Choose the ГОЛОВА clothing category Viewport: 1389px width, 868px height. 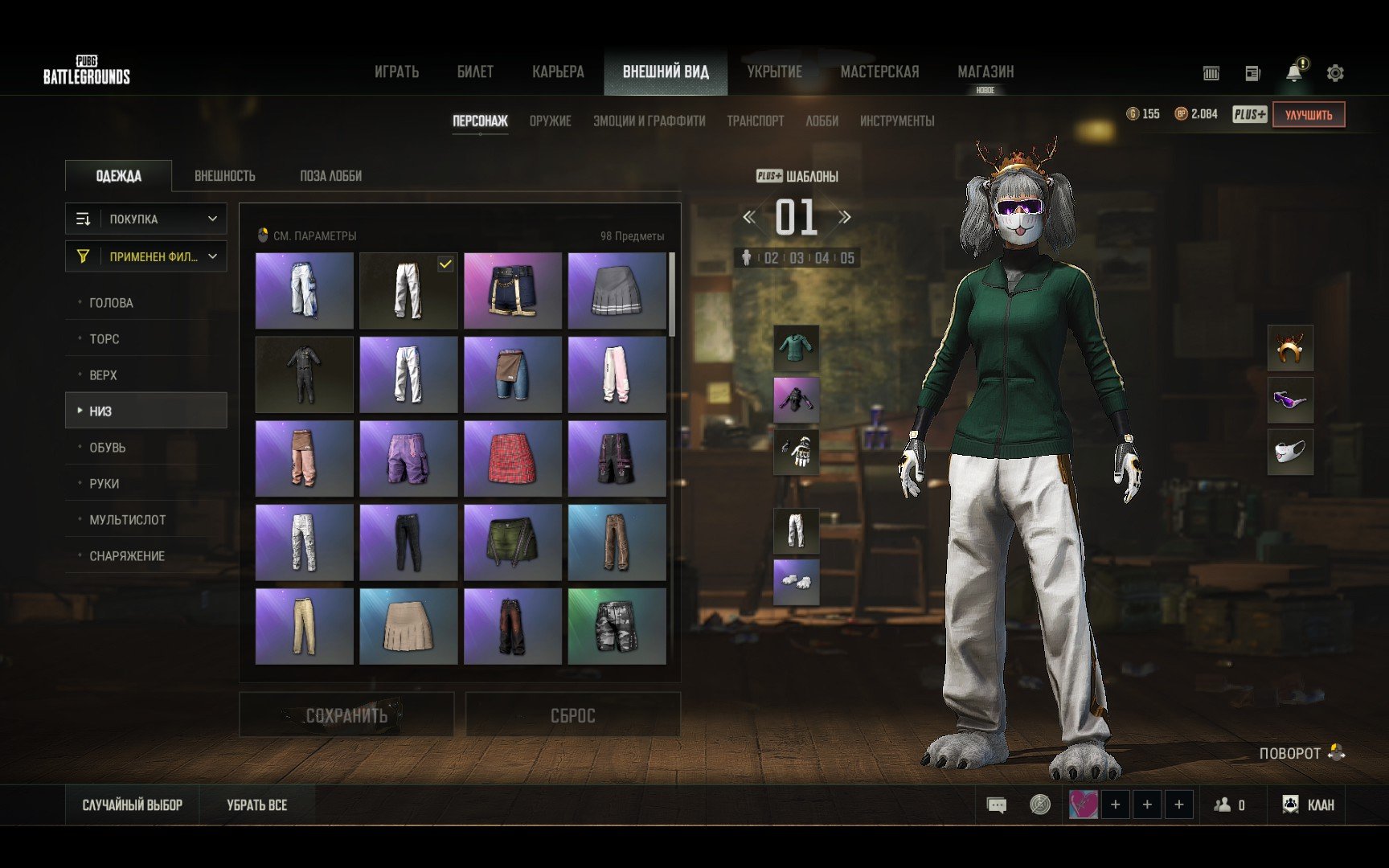click(111, 303)
